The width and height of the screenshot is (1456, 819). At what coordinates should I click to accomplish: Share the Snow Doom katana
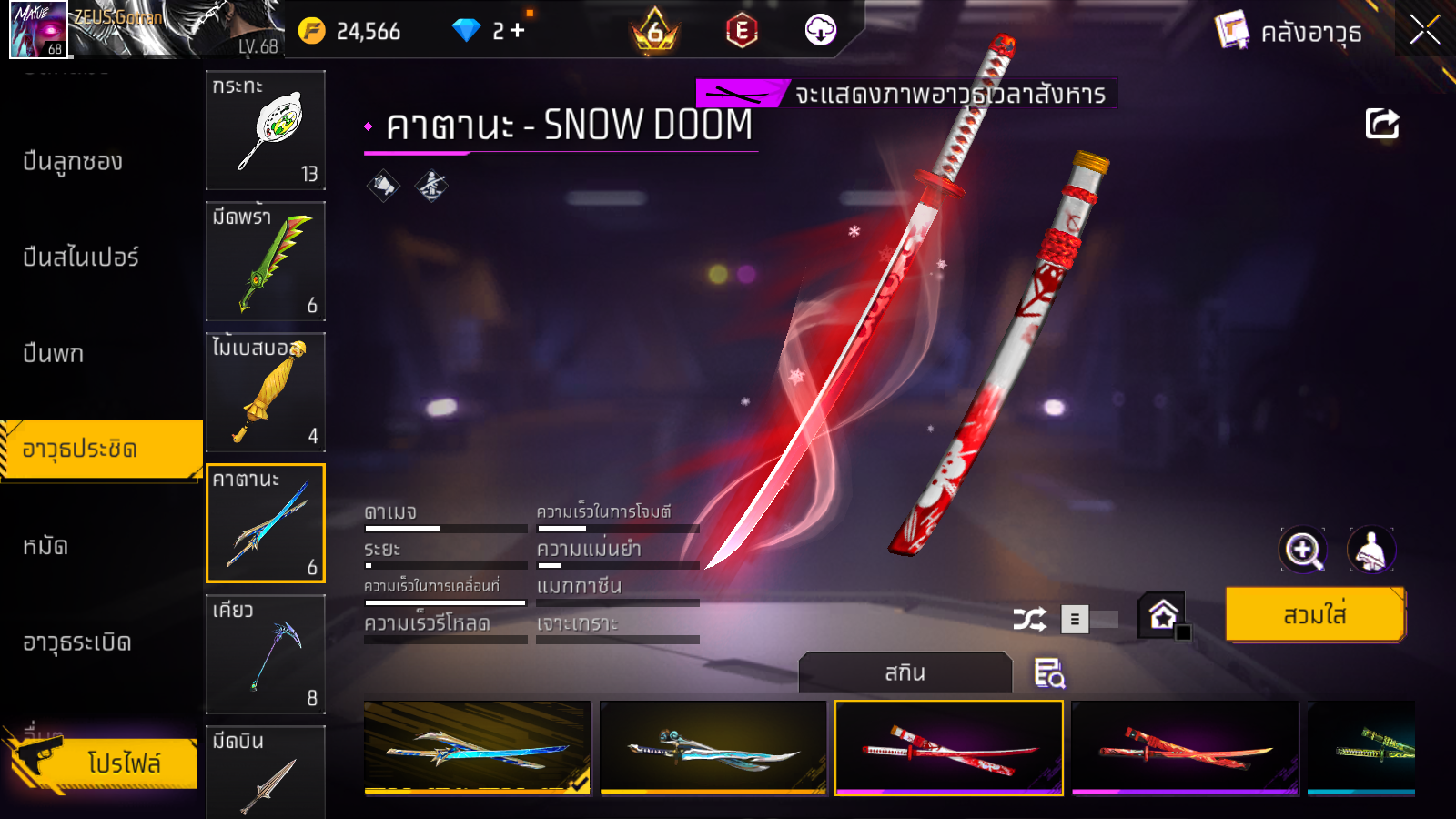click(1381, 124)
